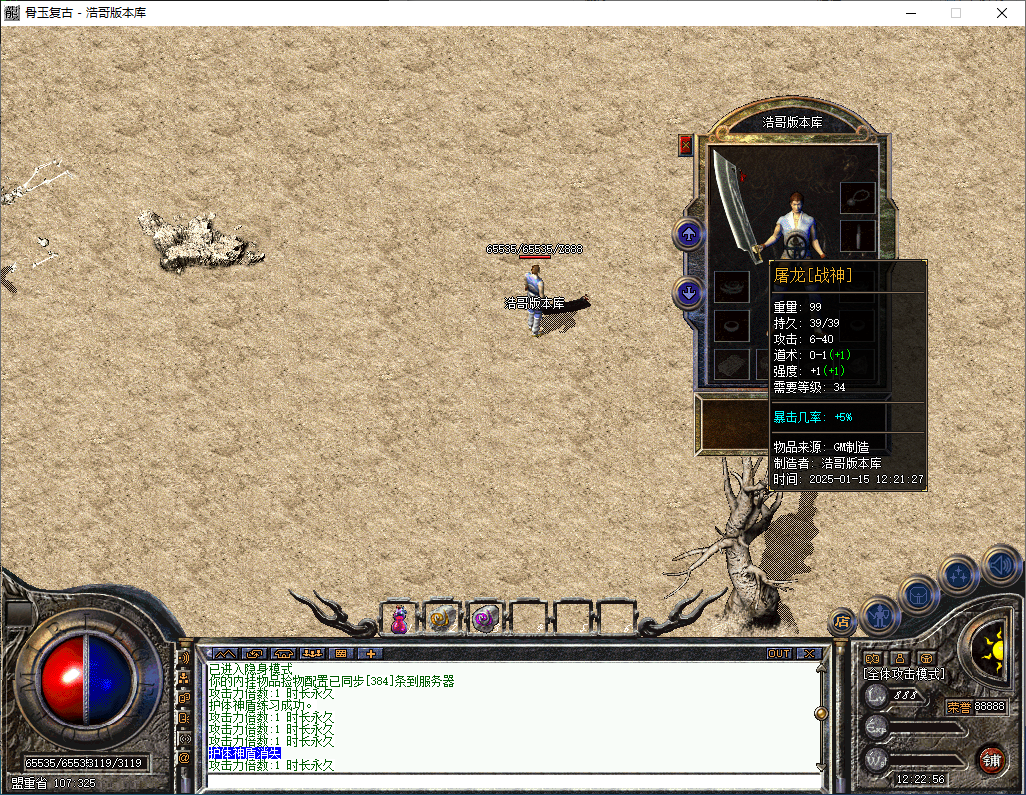The width and height of the screenshot is (1026, 795).
Task: Click the OUT button above the chat
Action: tap(779, 654)
